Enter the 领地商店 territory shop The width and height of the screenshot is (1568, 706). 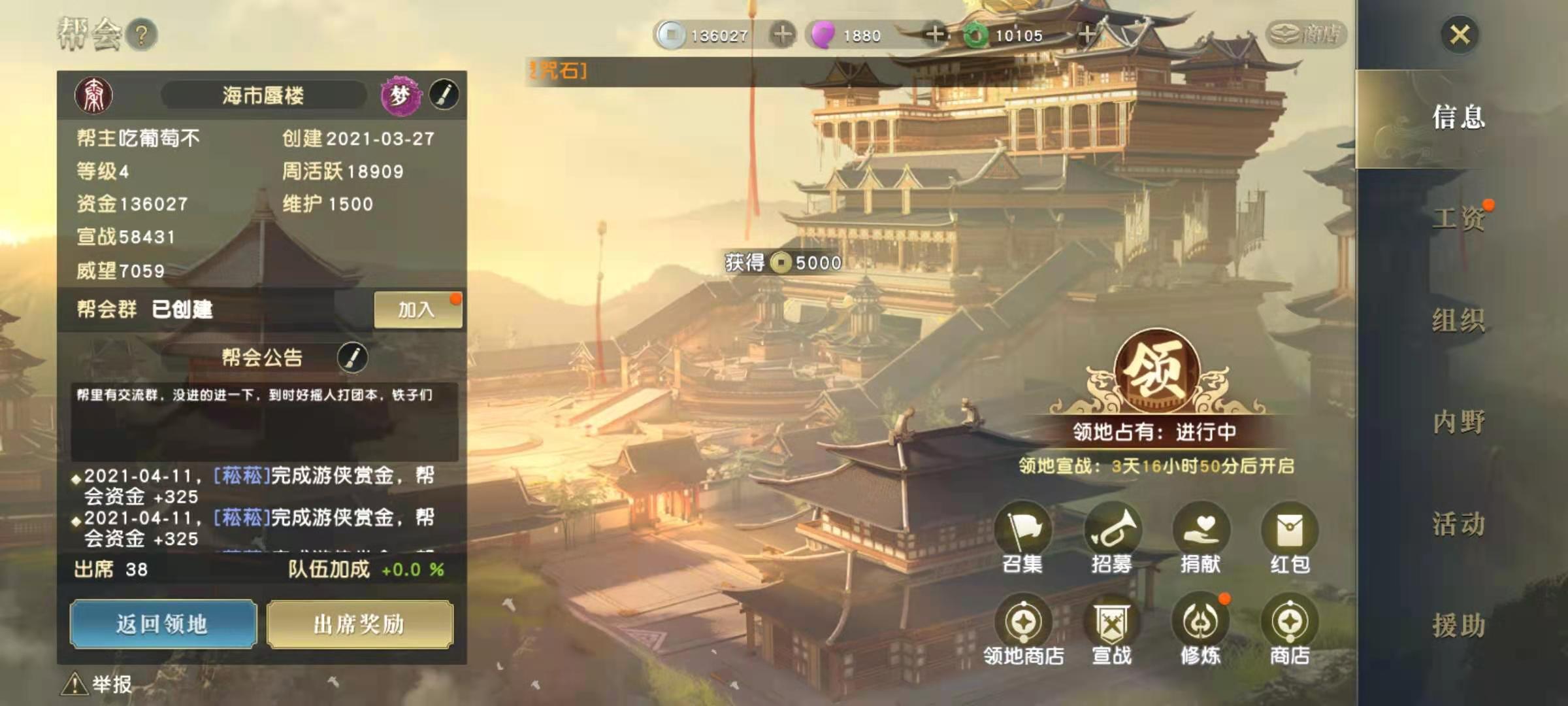1023,622
